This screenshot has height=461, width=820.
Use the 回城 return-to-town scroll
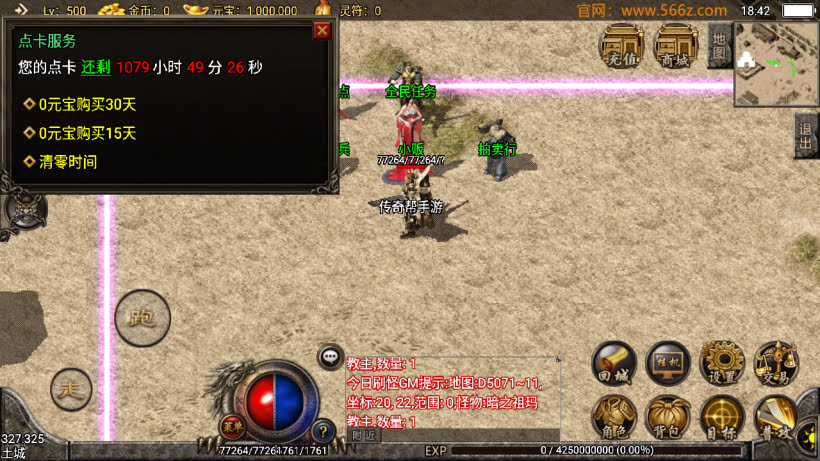coord(614,364)
